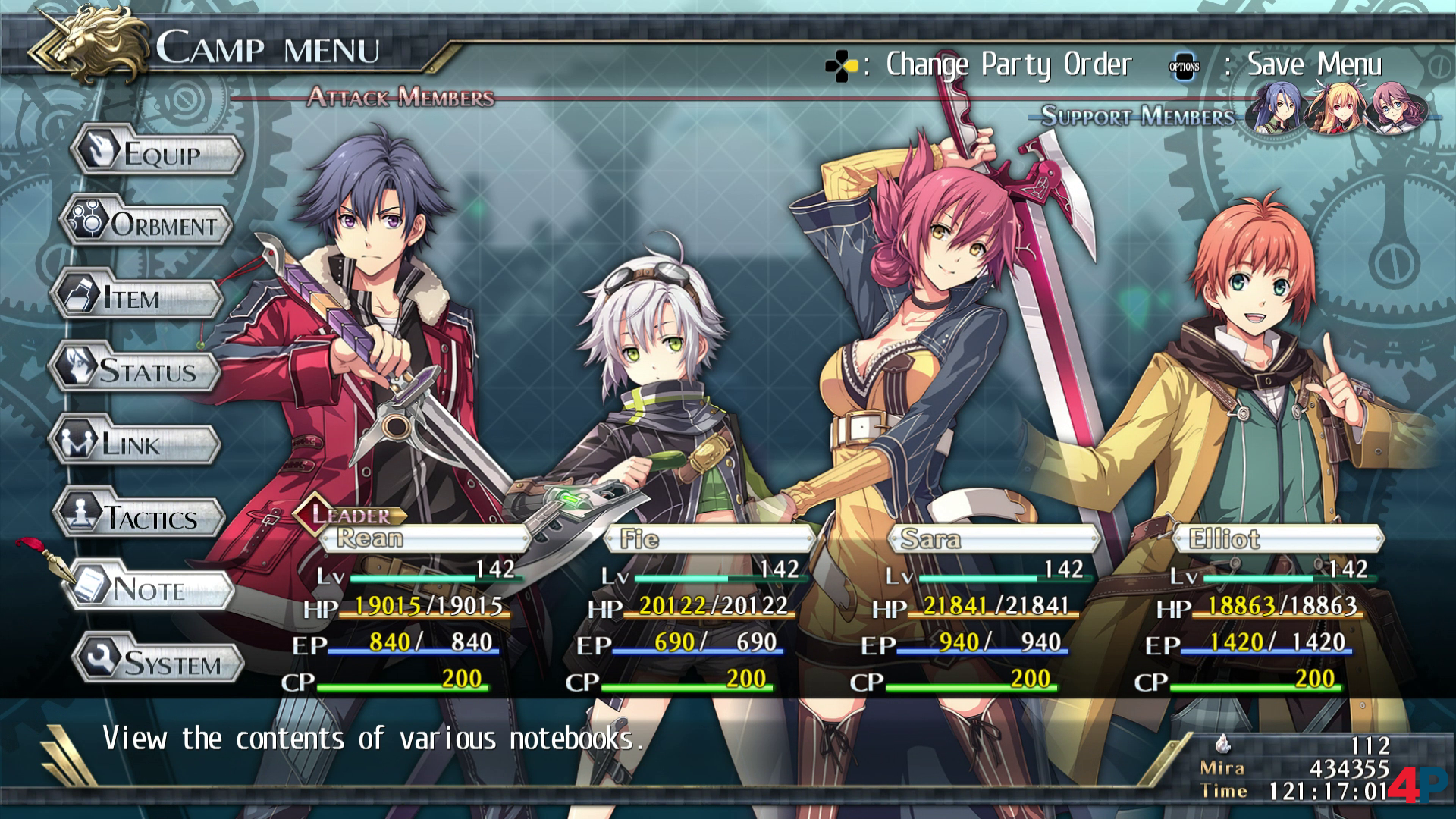Select party leader Rean's name plate
Screen dimensions: 1456x819
[425, 539]
